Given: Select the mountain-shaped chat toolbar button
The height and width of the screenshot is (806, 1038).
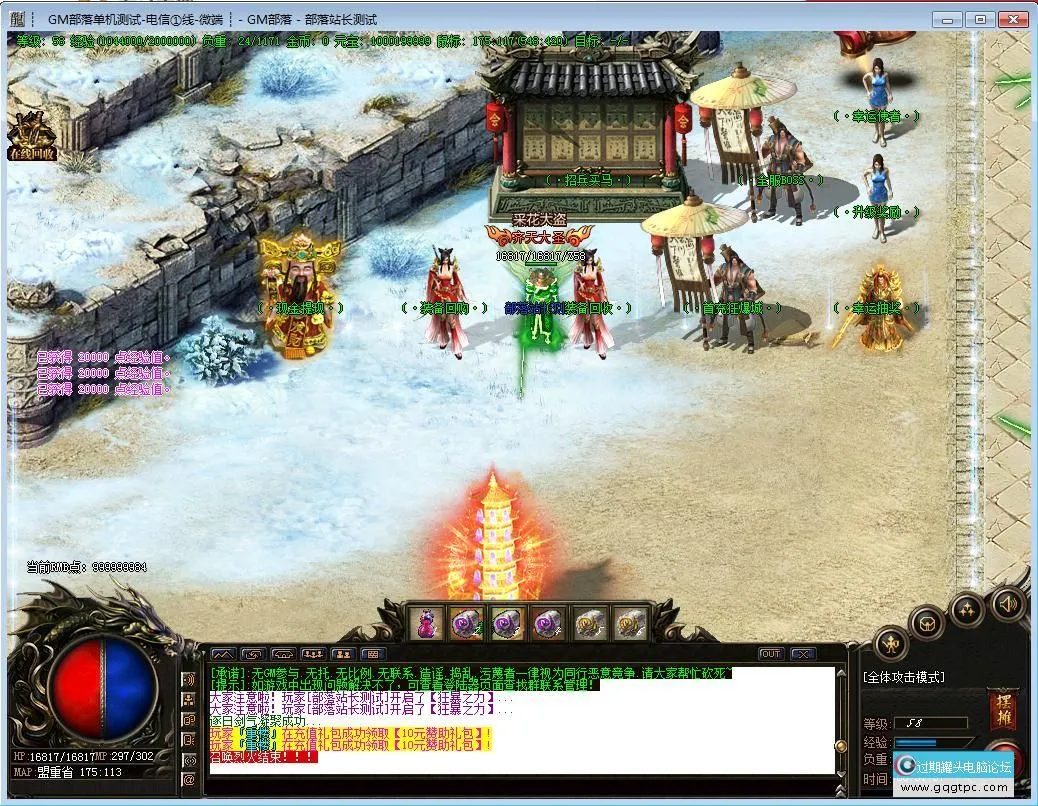Looking at the screenshot, I should [x=221, y=654].
